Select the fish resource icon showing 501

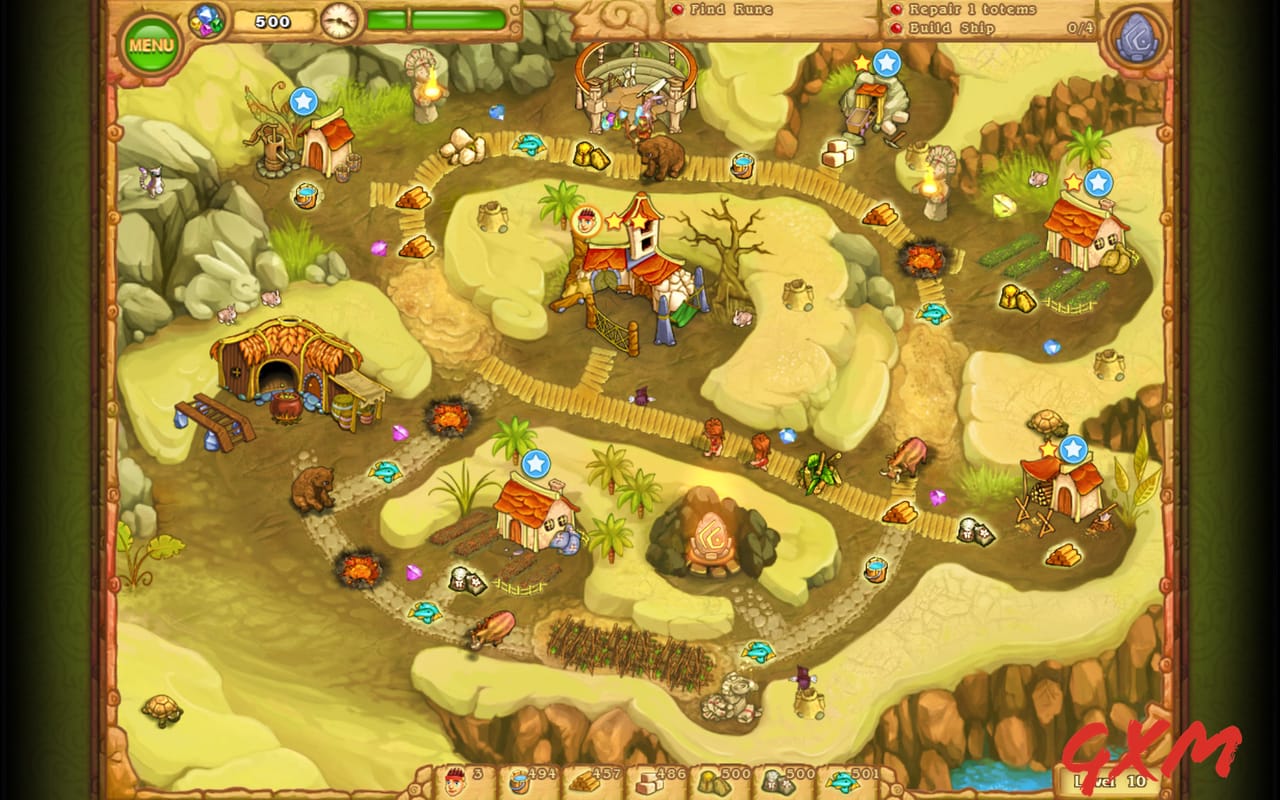pyautogui.click(x=845, y=783)
